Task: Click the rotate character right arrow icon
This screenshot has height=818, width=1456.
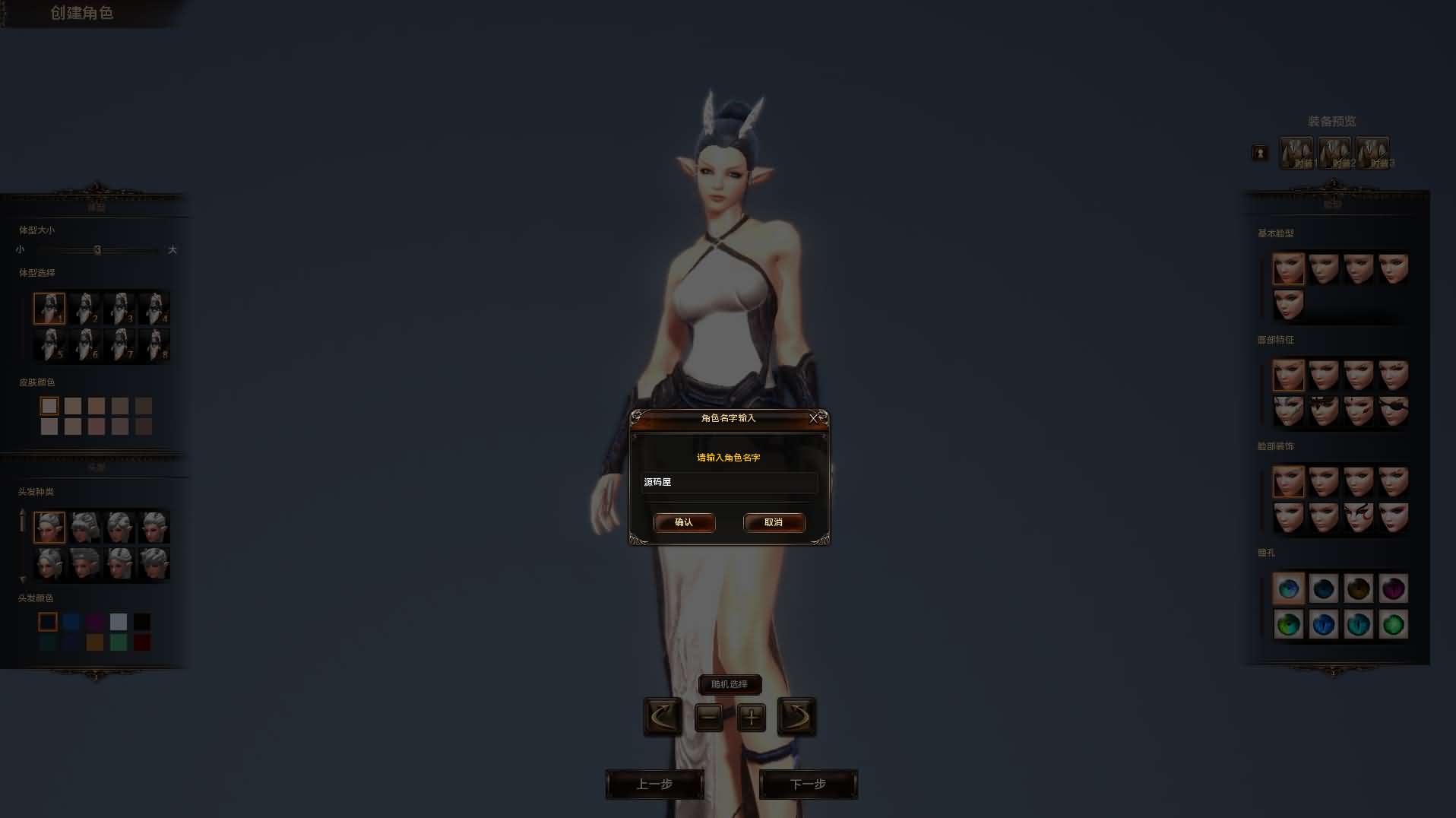Action: pos(797,717)
